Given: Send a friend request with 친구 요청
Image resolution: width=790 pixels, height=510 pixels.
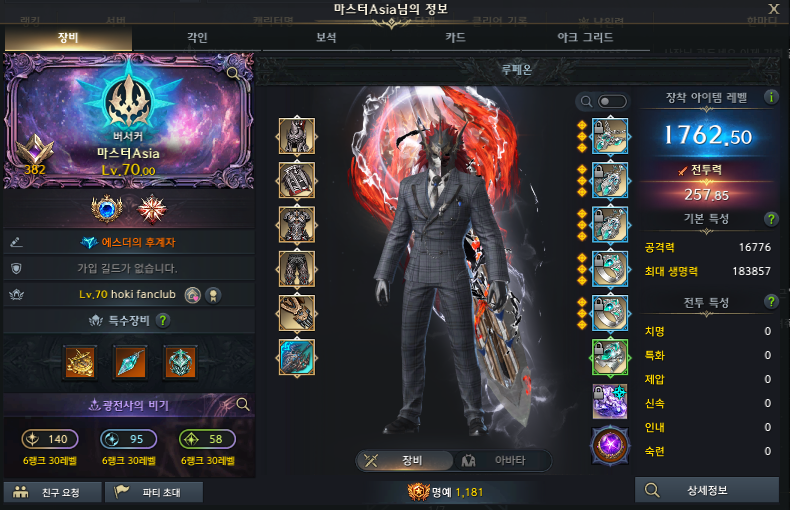Looking at the screenshot, I should pos(54,492).
